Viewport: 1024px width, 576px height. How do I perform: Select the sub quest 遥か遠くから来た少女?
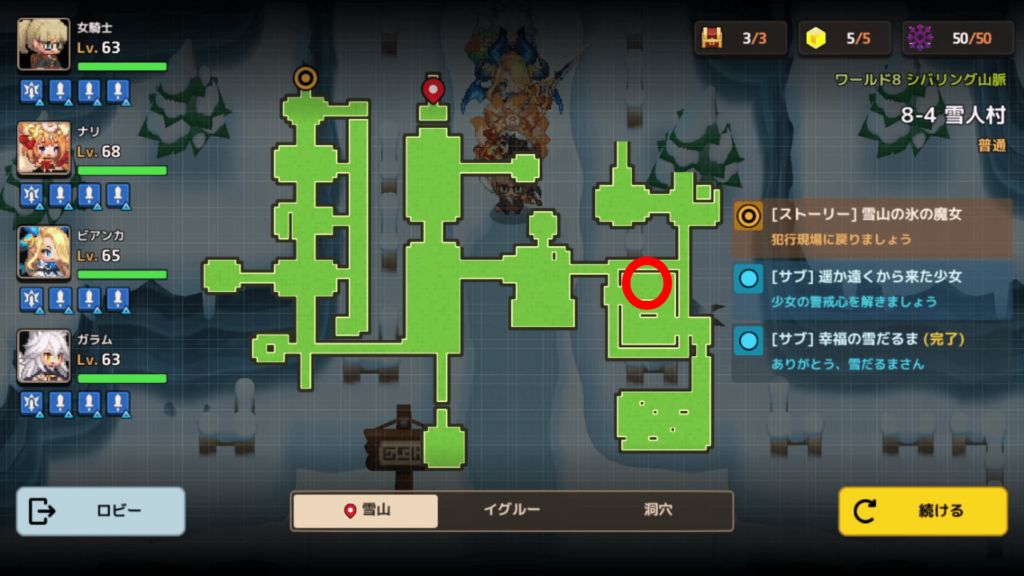870,286
